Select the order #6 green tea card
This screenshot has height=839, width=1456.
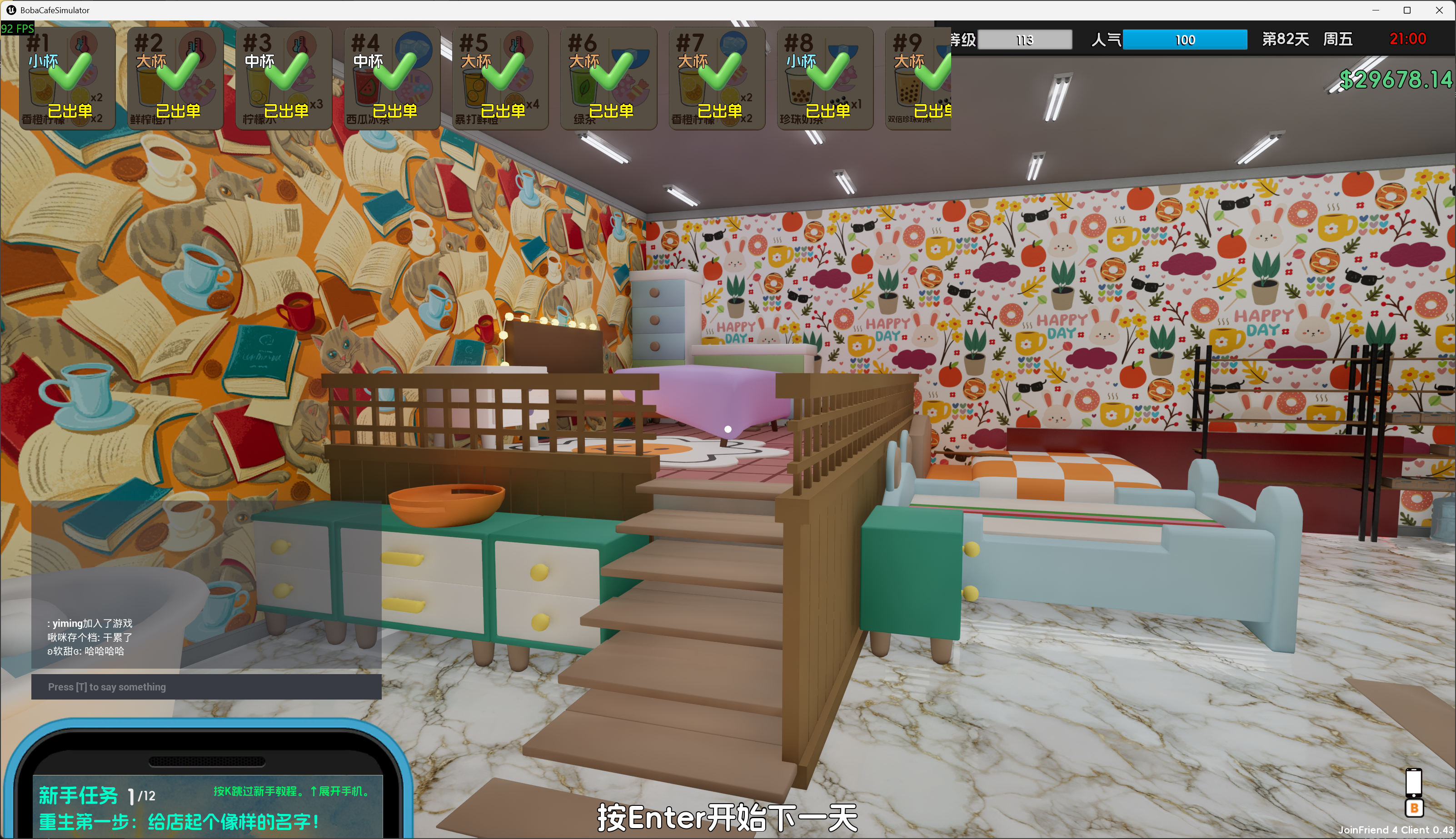[x=608, y=78]
